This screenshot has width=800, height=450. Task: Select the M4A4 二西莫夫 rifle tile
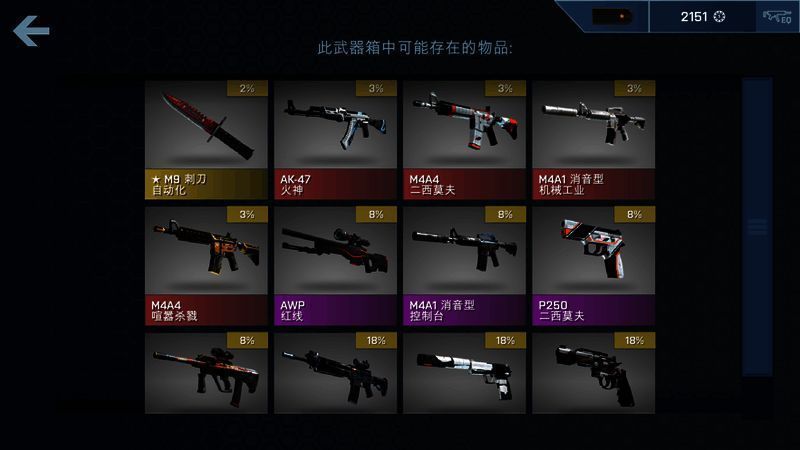pyautogui.click(x=464, y=139)
